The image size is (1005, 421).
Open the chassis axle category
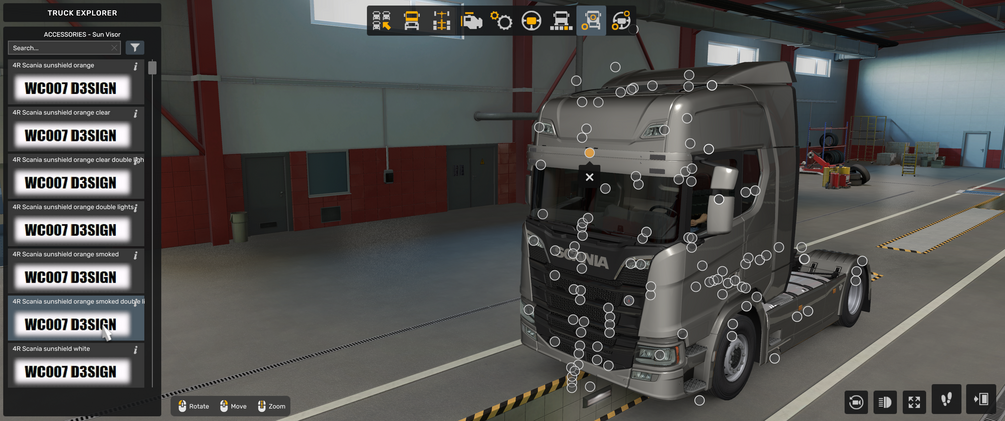coord(441,21)
